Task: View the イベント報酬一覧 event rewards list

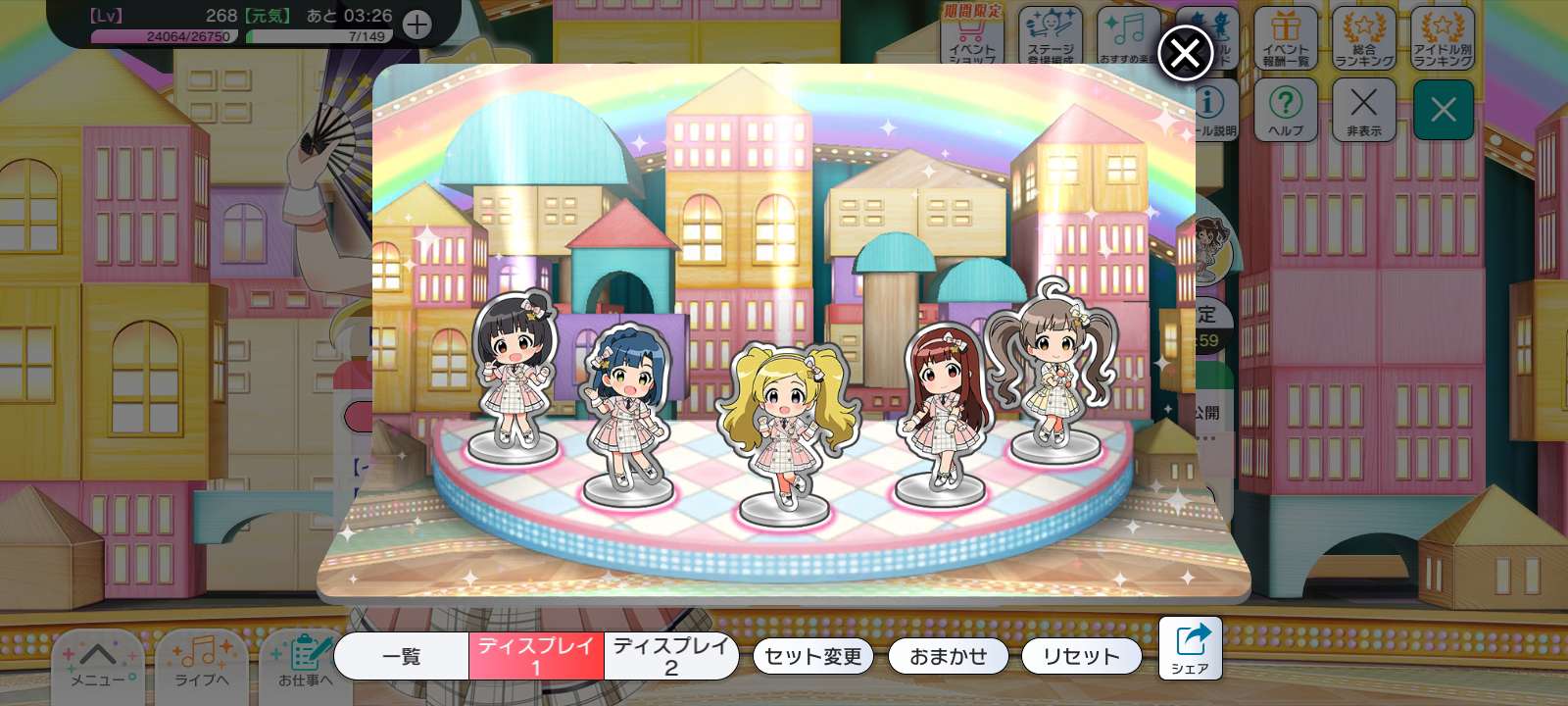Action: point(1286,37)
